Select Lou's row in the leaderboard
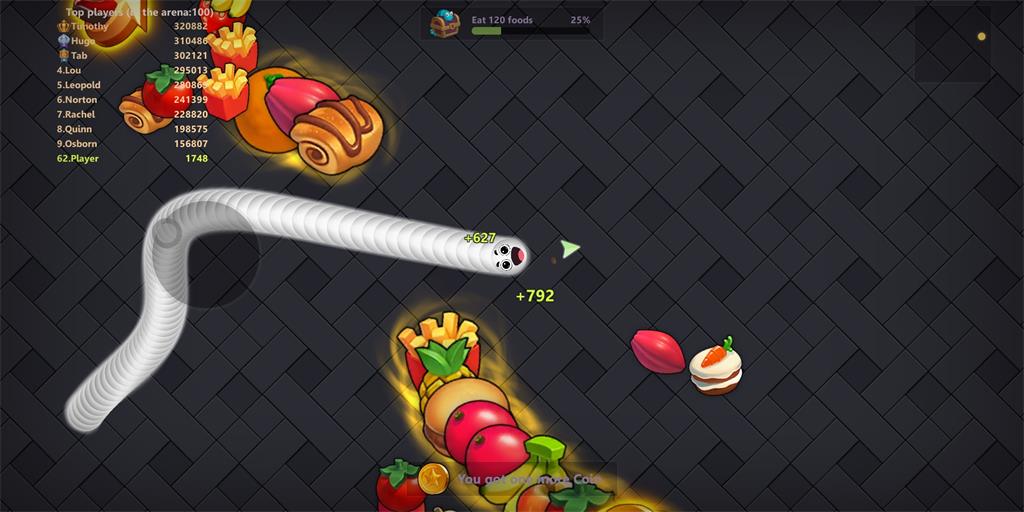 coord(132,71)
